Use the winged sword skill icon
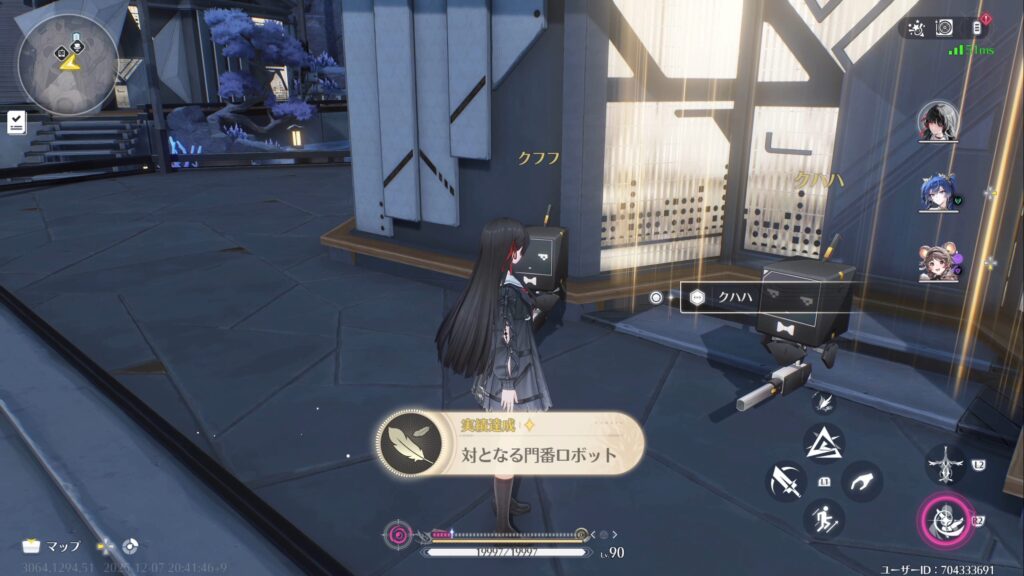Viewport: 1024px width, 576px height. coord(946,465)
